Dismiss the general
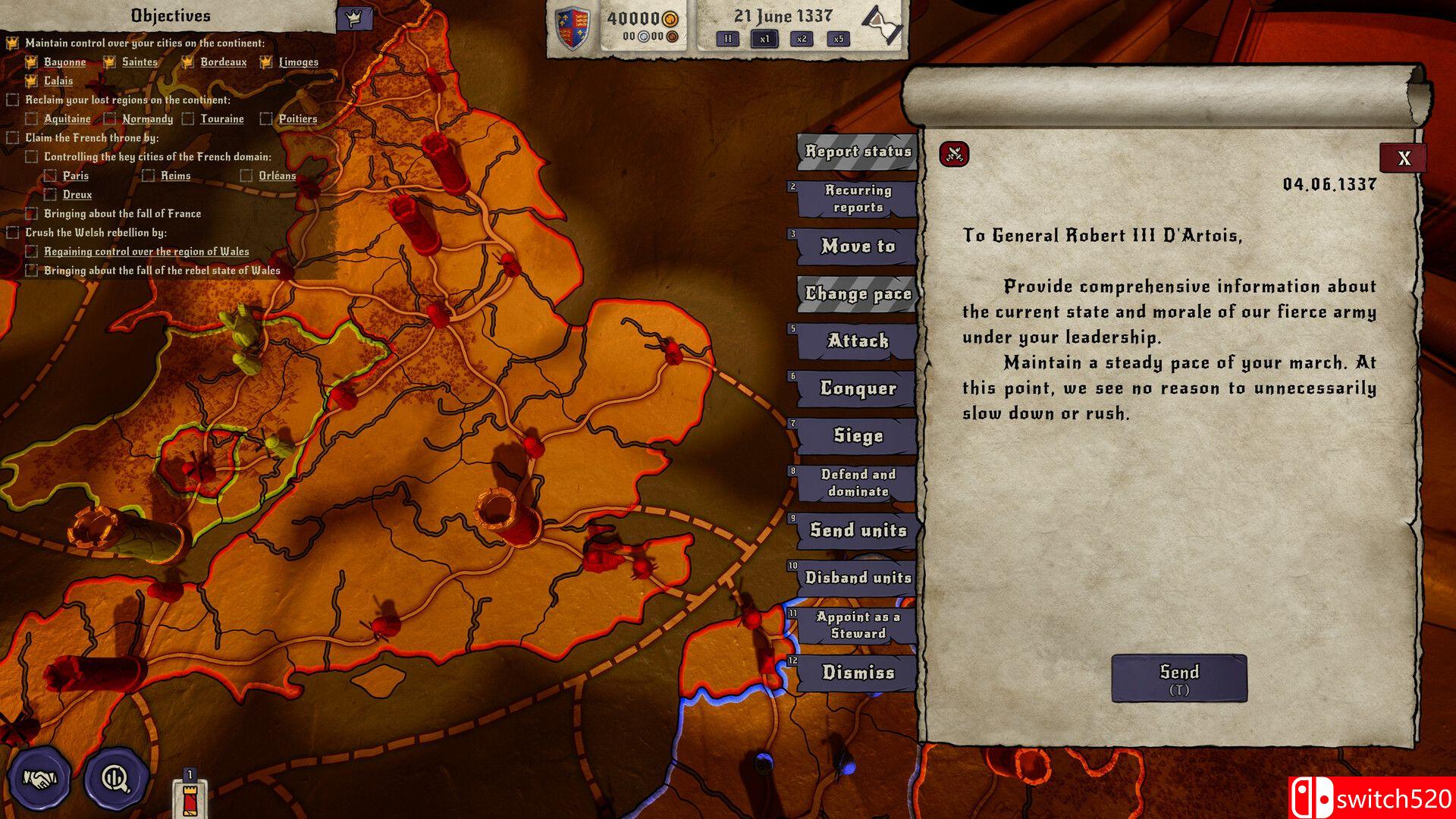 tap(858, 673)
